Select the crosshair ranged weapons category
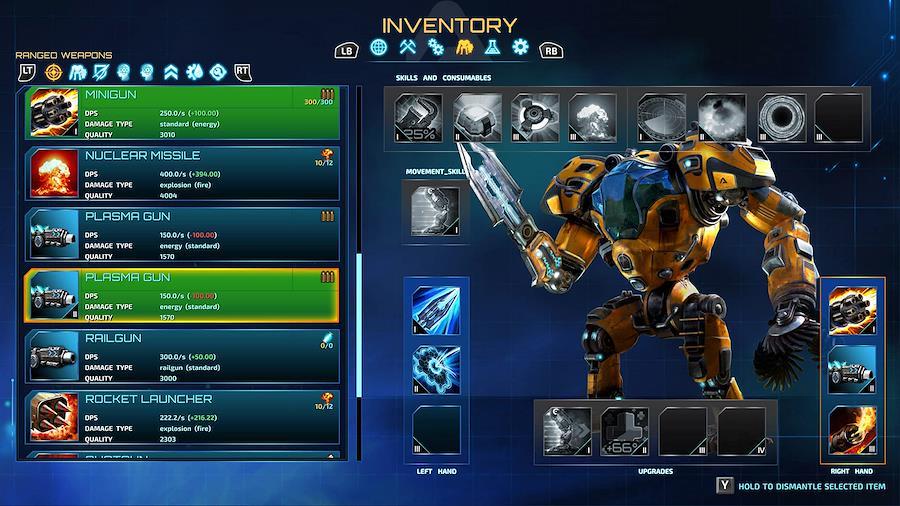The height and width of the screenshot is (506, 900). tap(54, 72)
